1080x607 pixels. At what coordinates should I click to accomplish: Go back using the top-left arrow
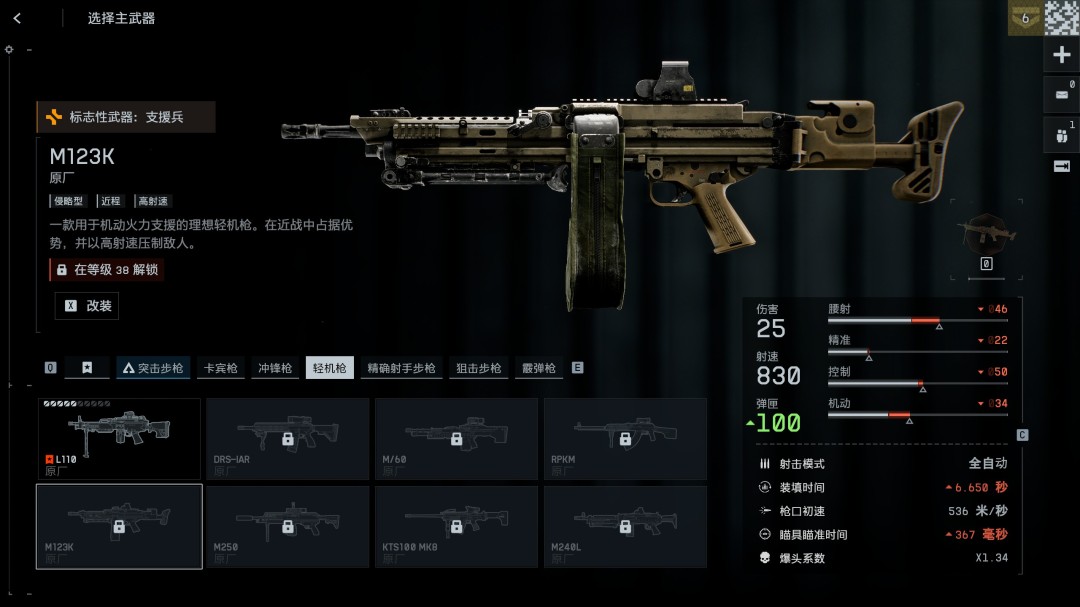[x=17, y=18]
